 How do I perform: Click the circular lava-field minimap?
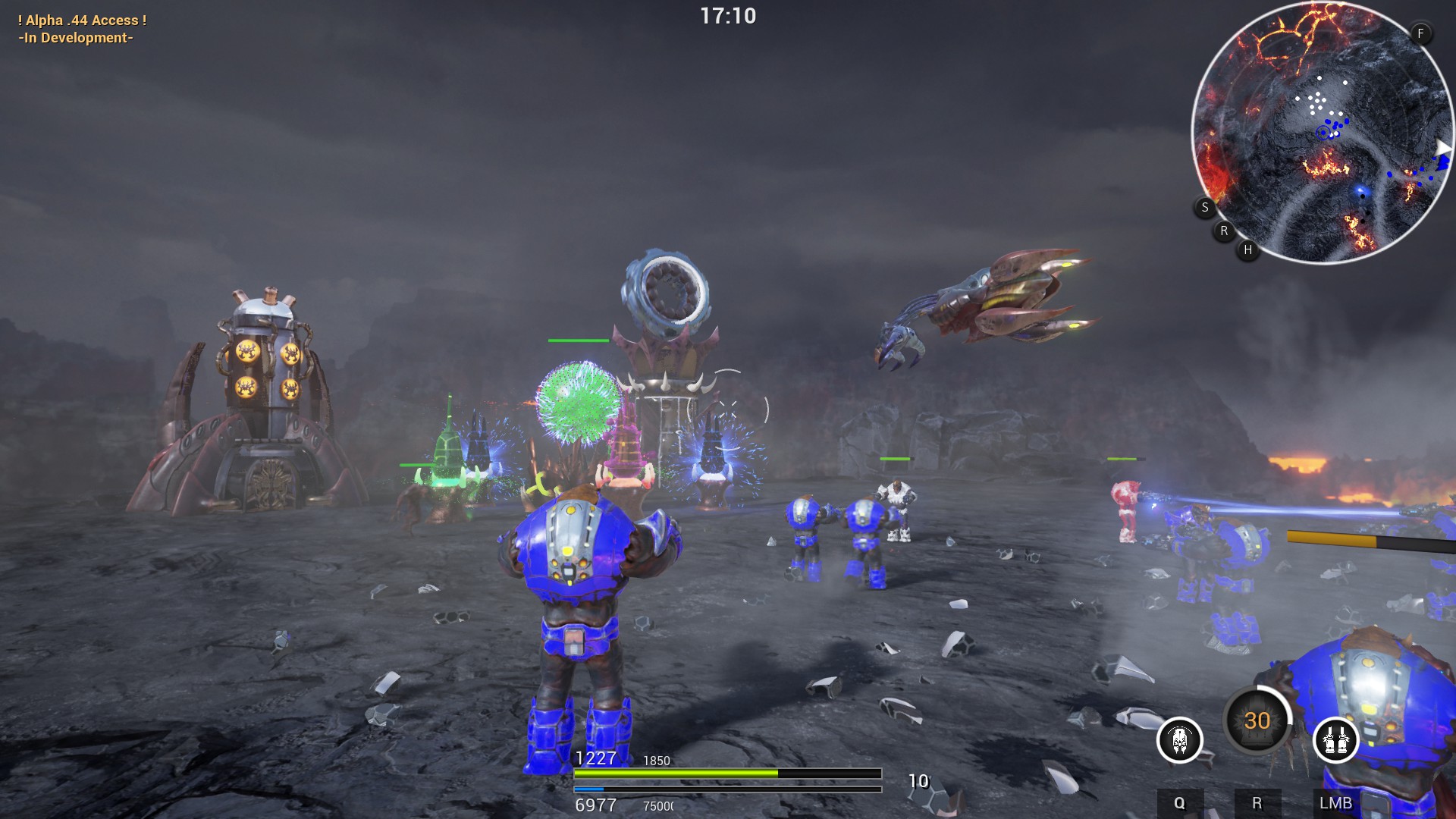pos(1322,133)
